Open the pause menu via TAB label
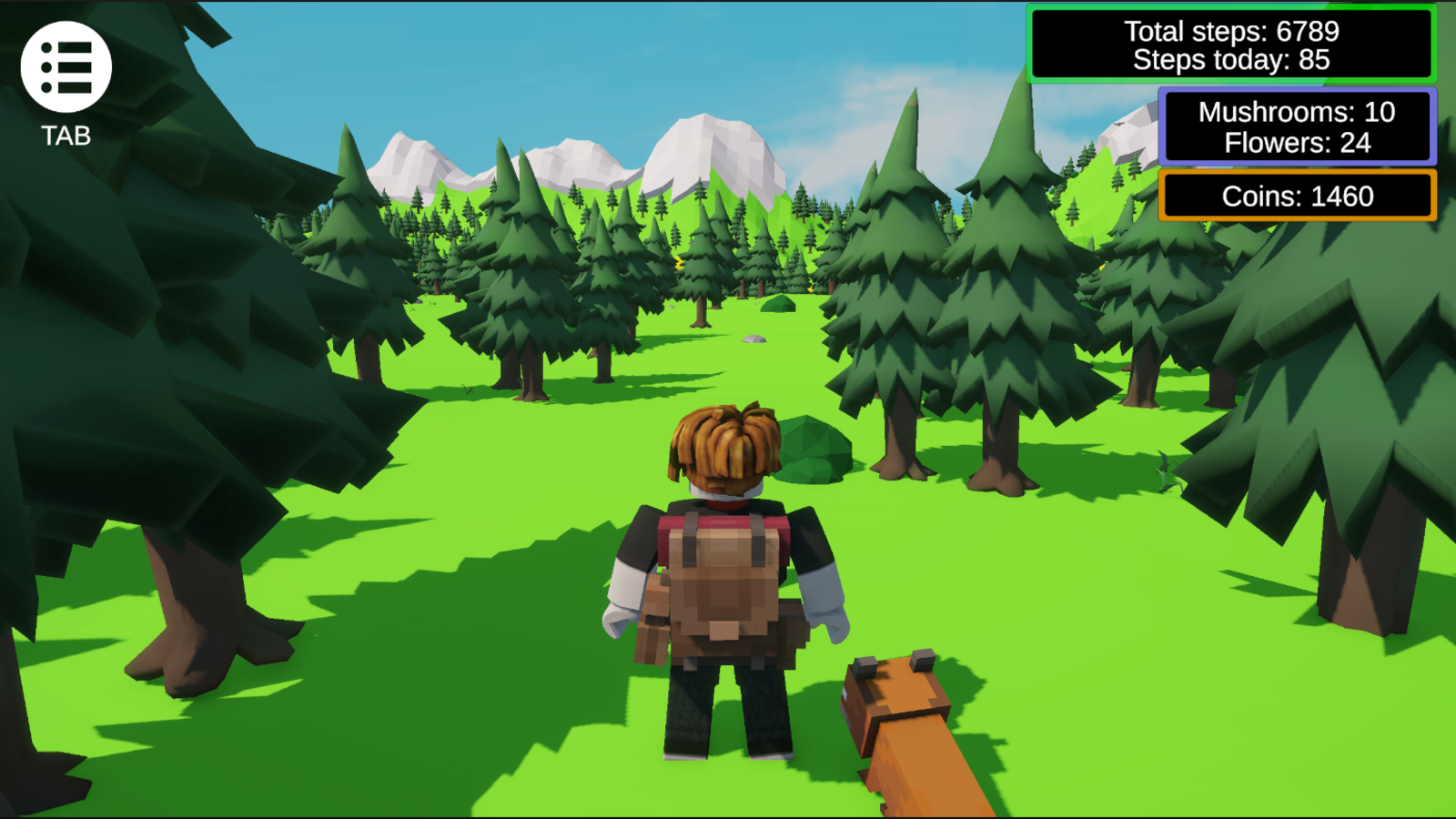 tap(65, 136)
